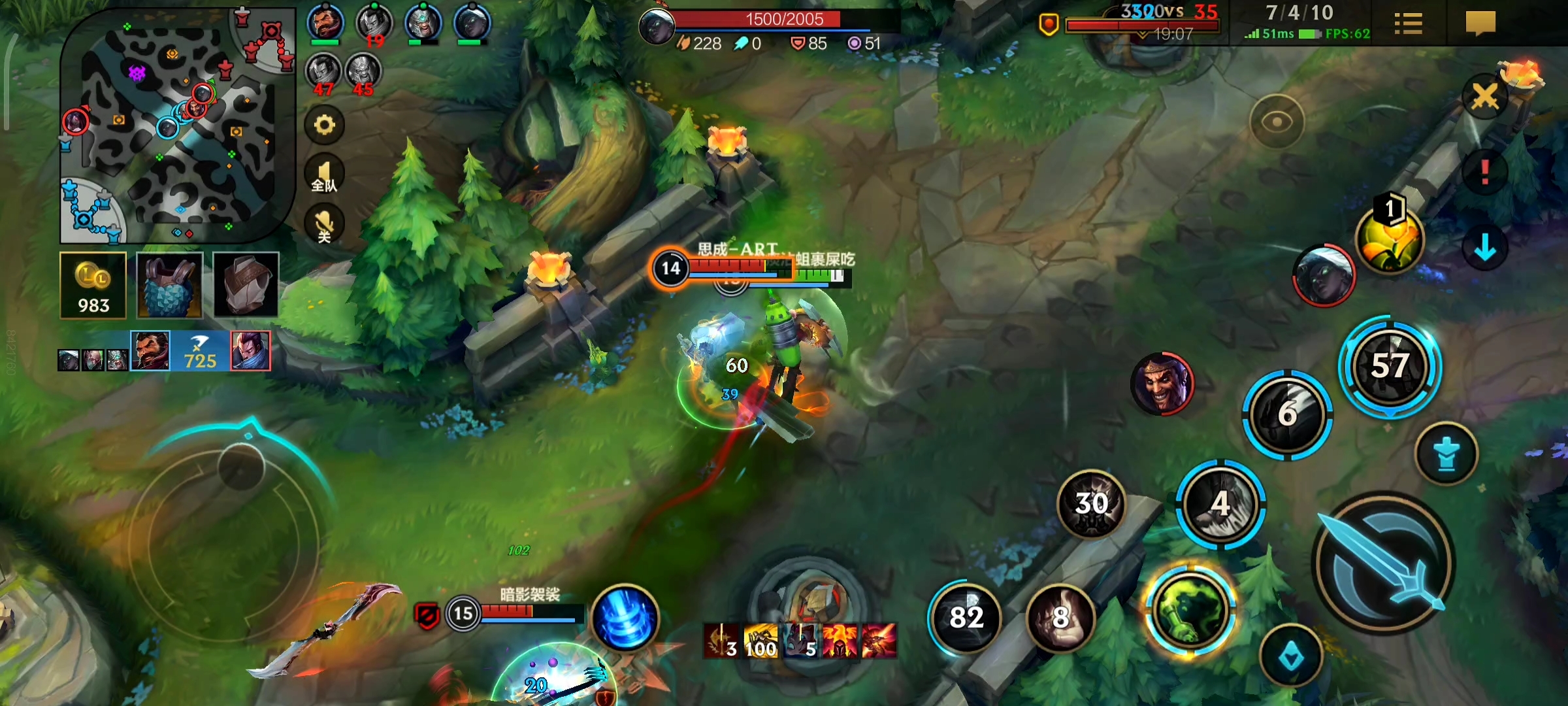
Task: Open settings with the gear icon
Action: [x=325, y=124]
